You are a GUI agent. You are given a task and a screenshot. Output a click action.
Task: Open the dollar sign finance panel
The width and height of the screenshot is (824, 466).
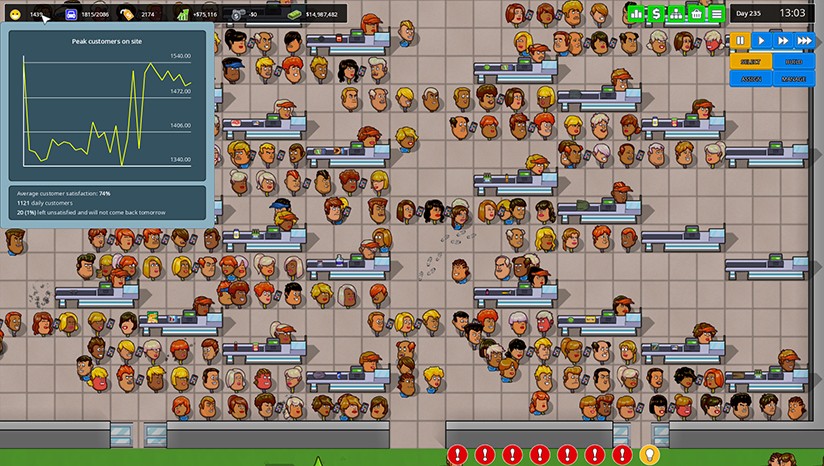click(x=656, y=14)
